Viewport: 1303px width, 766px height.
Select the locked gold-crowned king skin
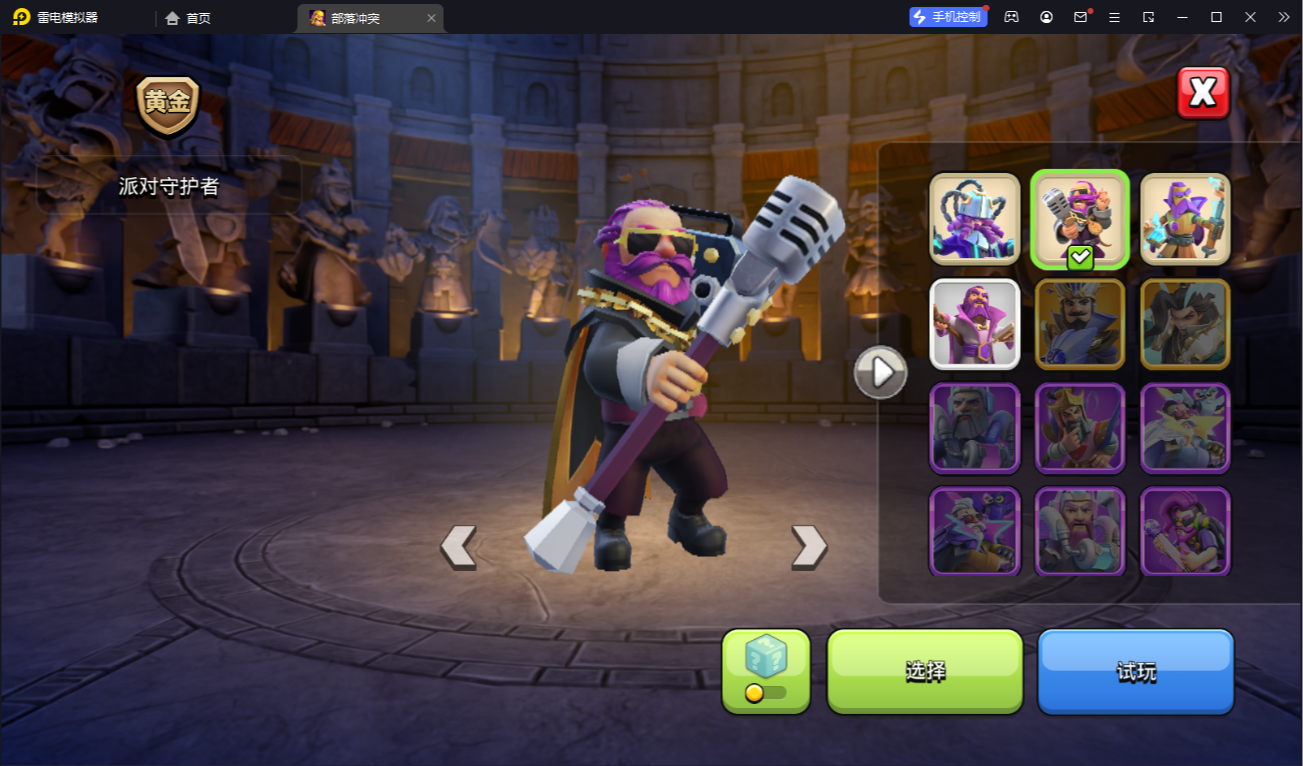[x=1080, y=427]
